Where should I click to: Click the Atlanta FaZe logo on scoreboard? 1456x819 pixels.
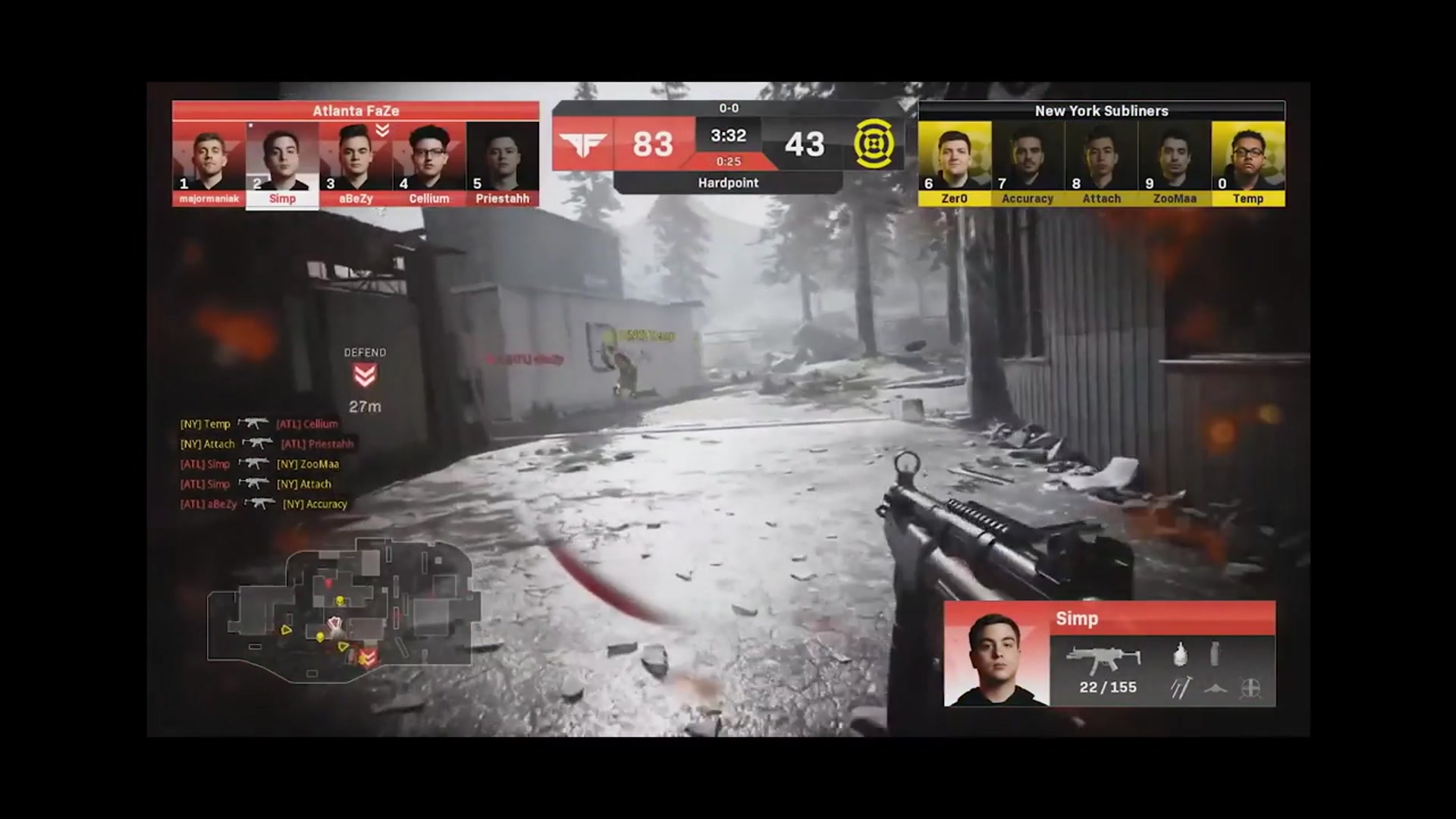point(582,144)
